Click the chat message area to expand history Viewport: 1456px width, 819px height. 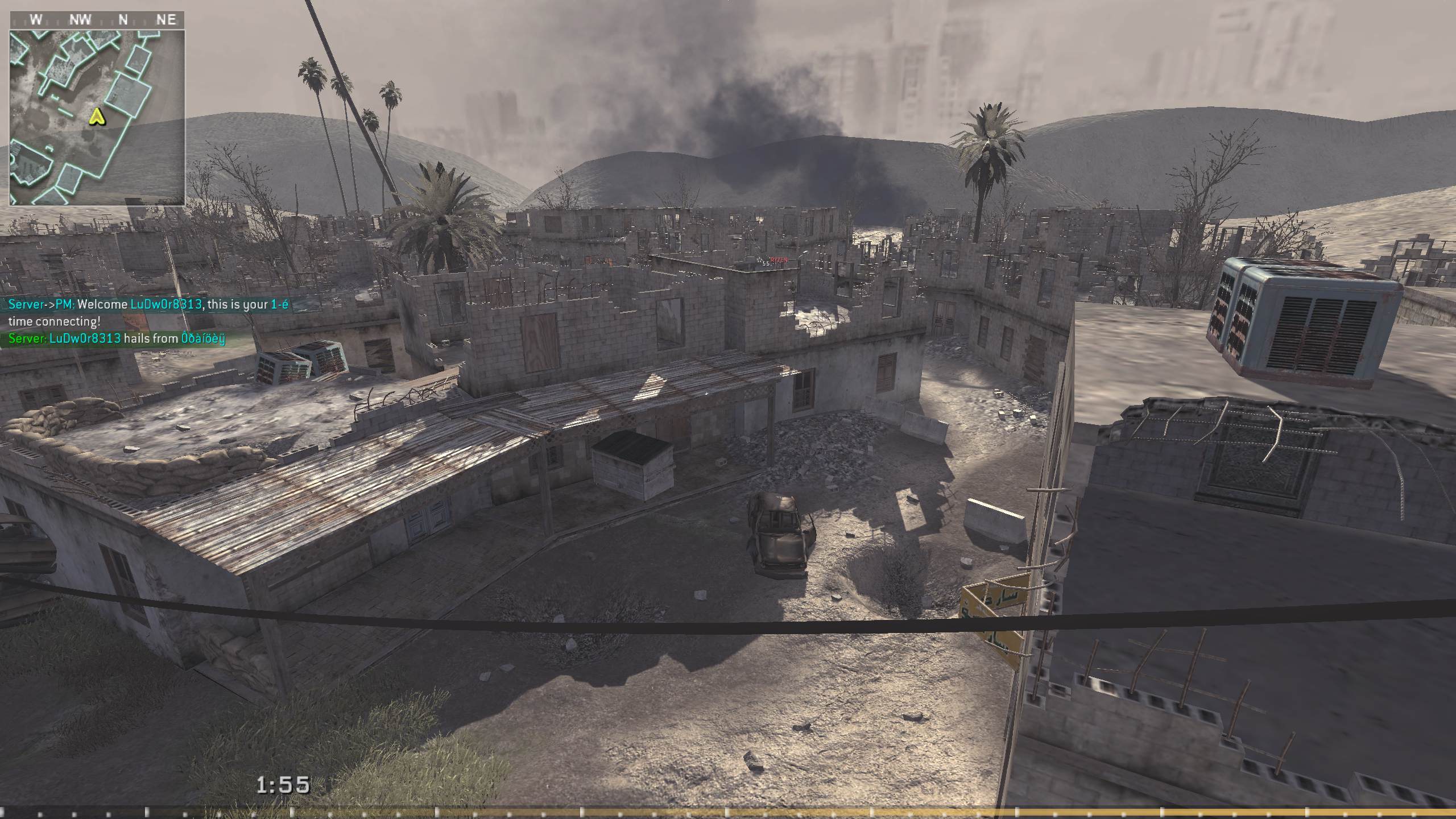[142, 321]
